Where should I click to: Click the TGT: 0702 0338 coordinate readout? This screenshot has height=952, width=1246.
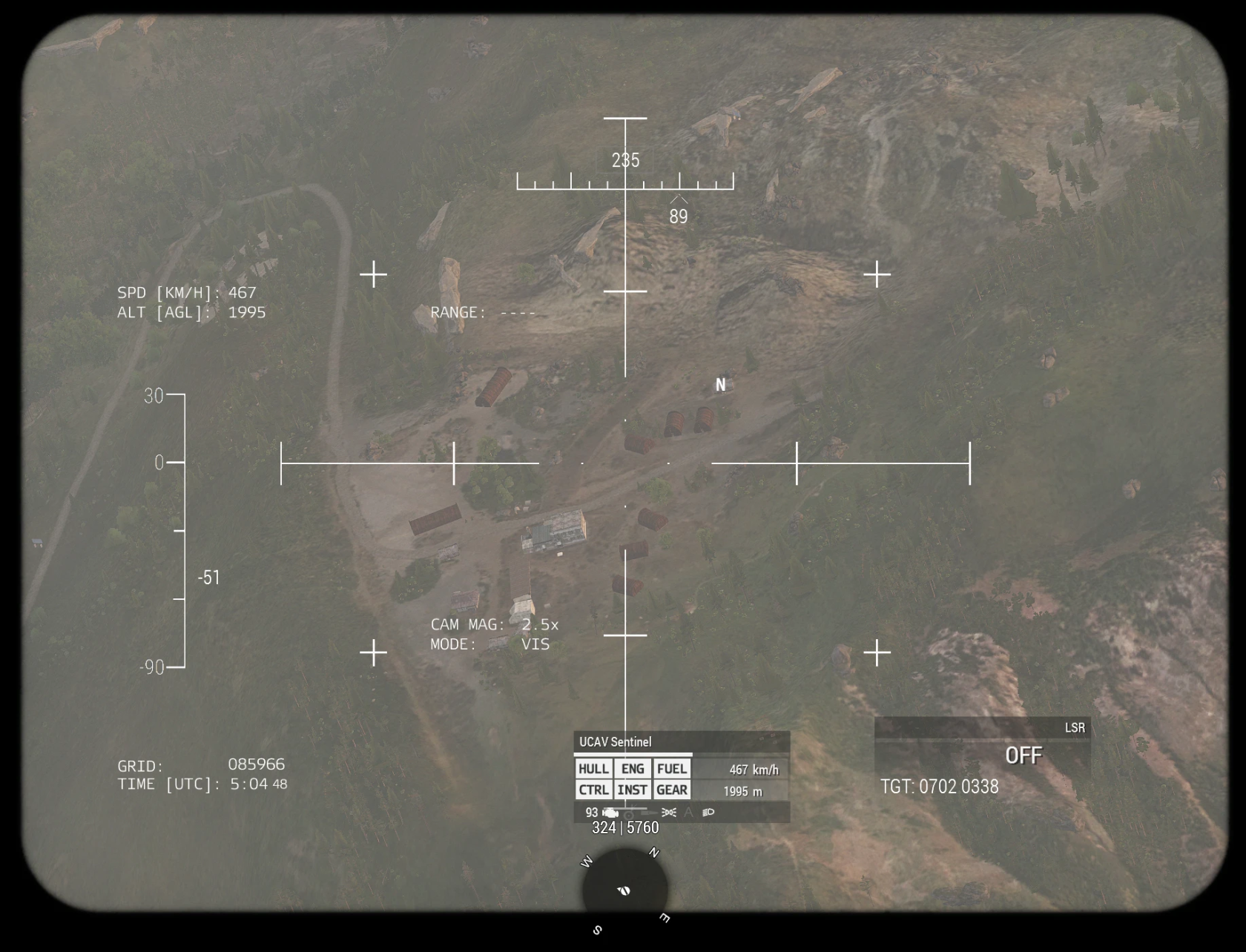point(940,787)
